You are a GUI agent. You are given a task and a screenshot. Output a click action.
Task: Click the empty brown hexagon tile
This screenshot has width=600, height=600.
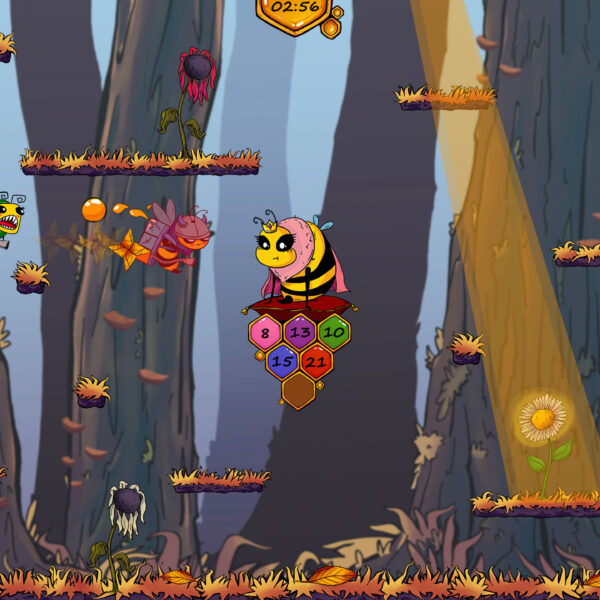298,390
